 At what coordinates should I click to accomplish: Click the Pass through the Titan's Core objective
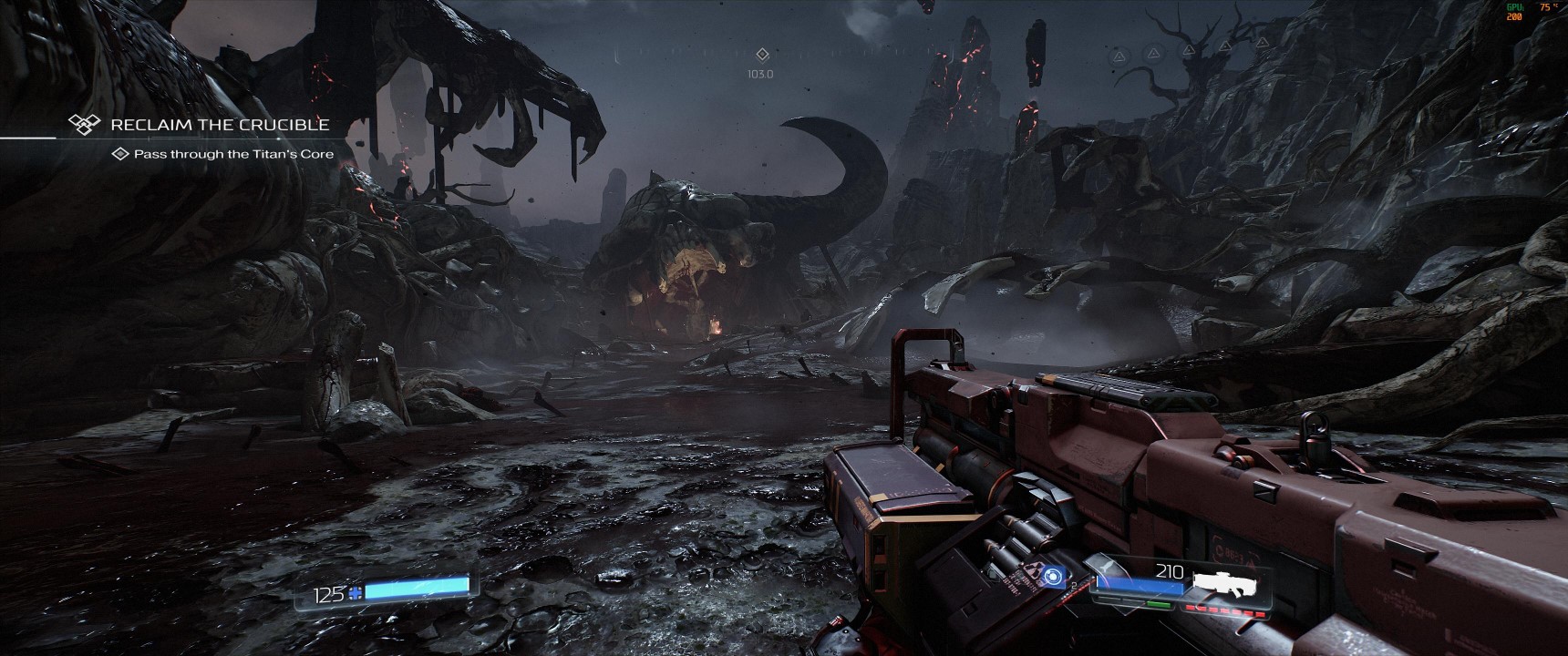click(x=233, y=154)
